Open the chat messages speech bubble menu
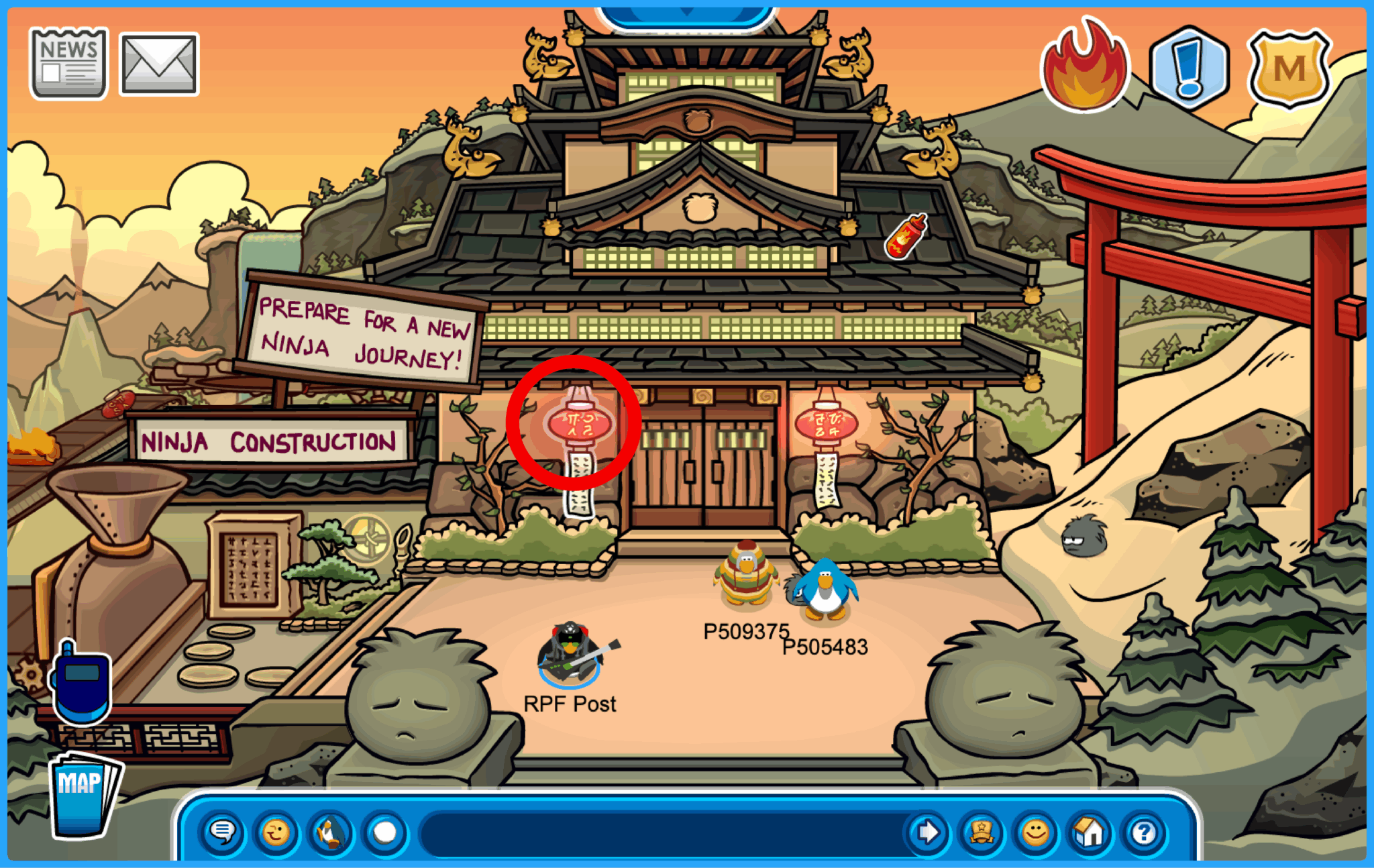 223,830
